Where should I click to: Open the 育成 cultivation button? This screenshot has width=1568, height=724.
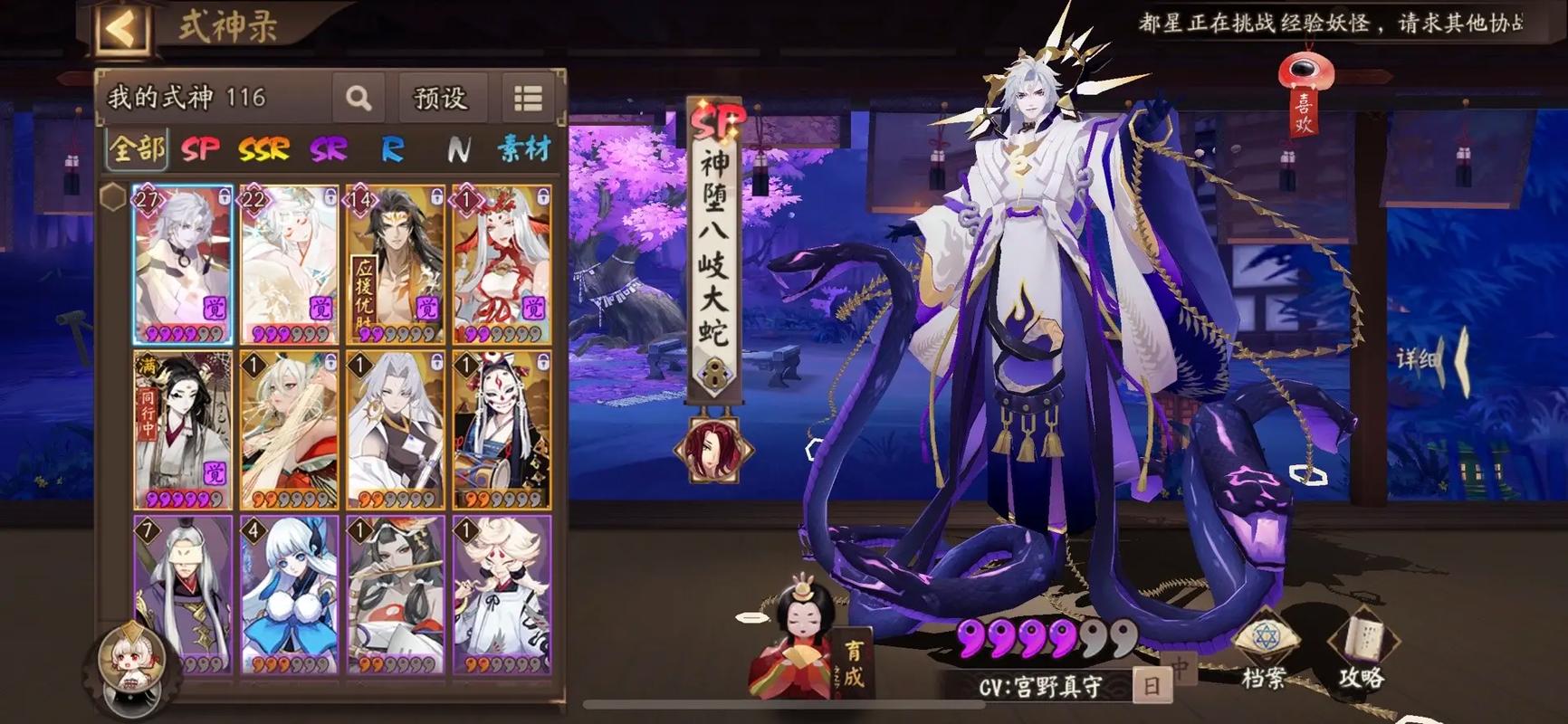(x=853, y=663)
